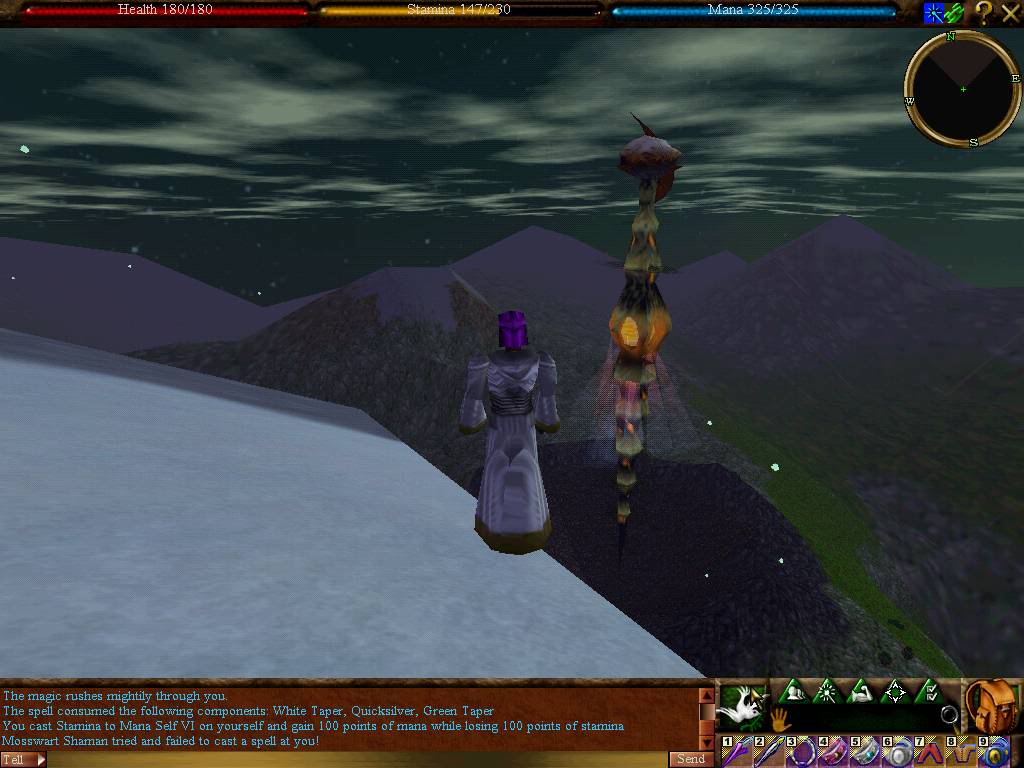The height and width of the screenshot is (768, 1024).
Task: Click the magnifying glass examine tool
Action: [948, 715]
